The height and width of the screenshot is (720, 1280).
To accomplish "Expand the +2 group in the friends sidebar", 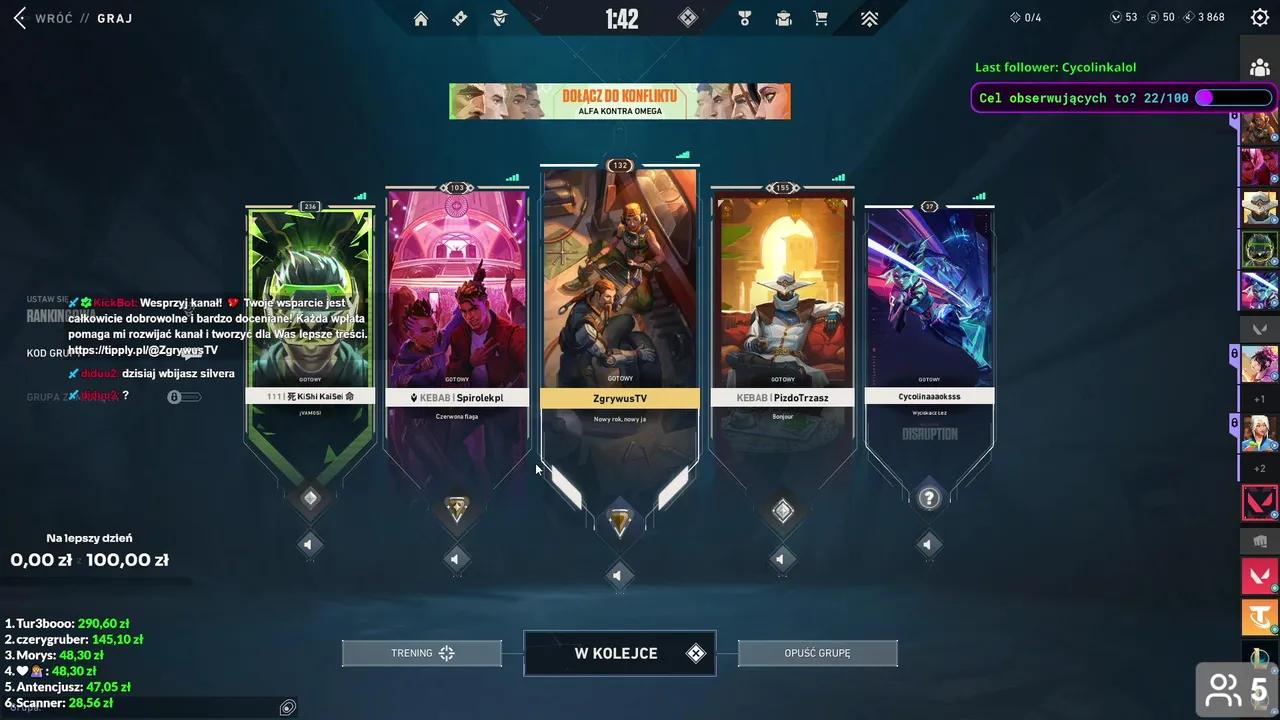I will tap(1259, 467).
